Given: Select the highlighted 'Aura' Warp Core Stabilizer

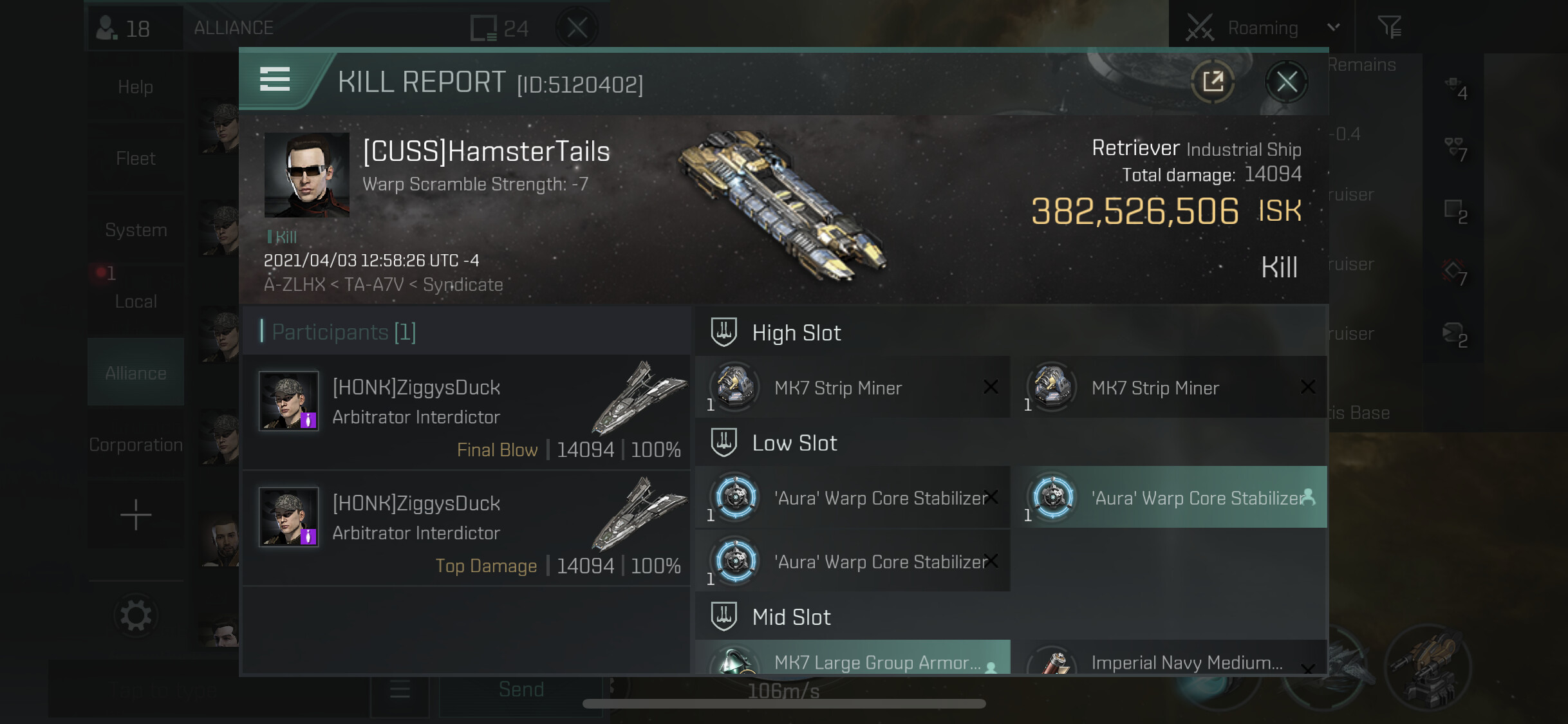Looking at the screenshot, I should click(x=1169, y=497).
